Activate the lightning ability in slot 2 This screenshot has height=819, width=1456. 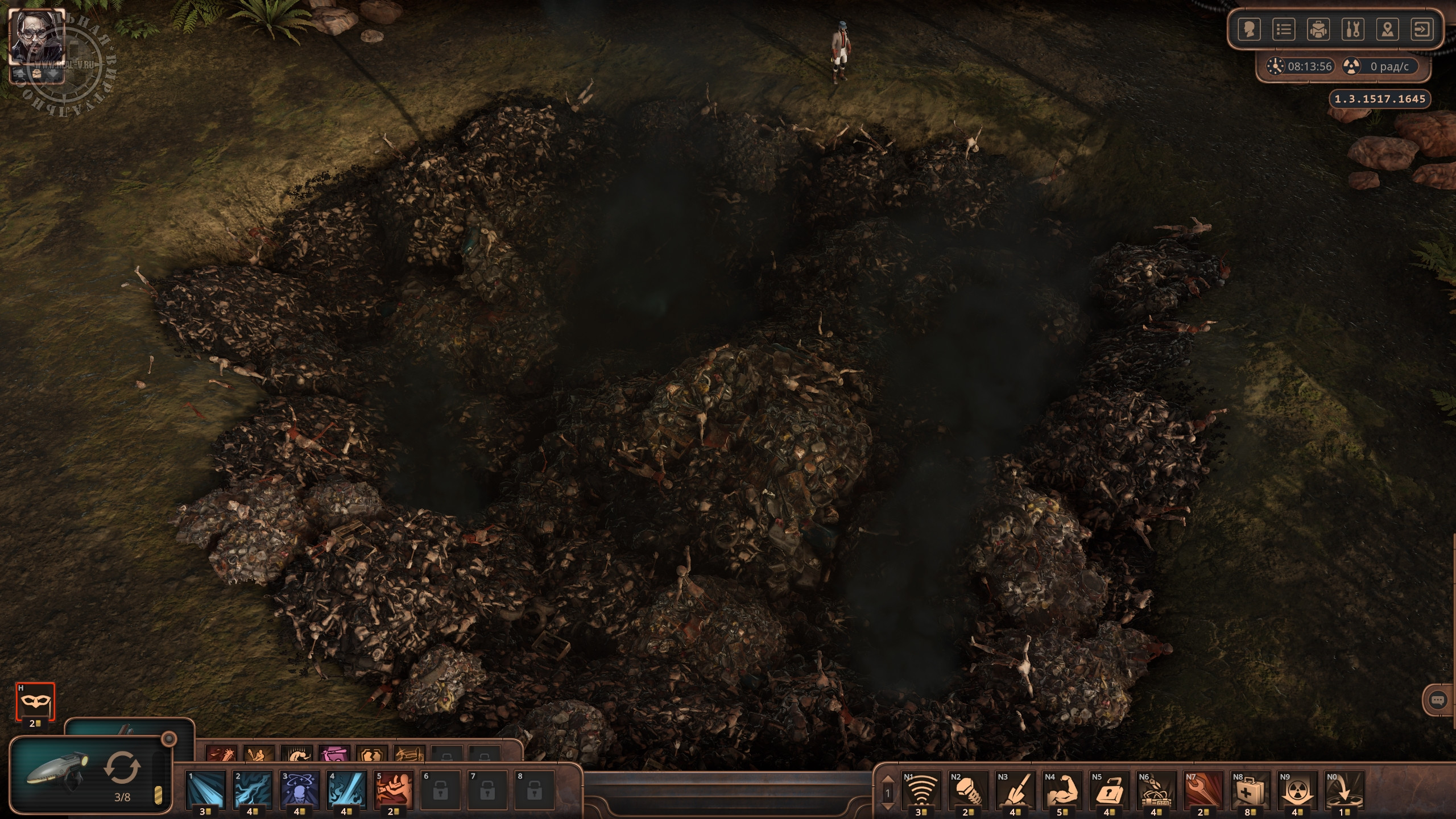[x=253, y=790]
